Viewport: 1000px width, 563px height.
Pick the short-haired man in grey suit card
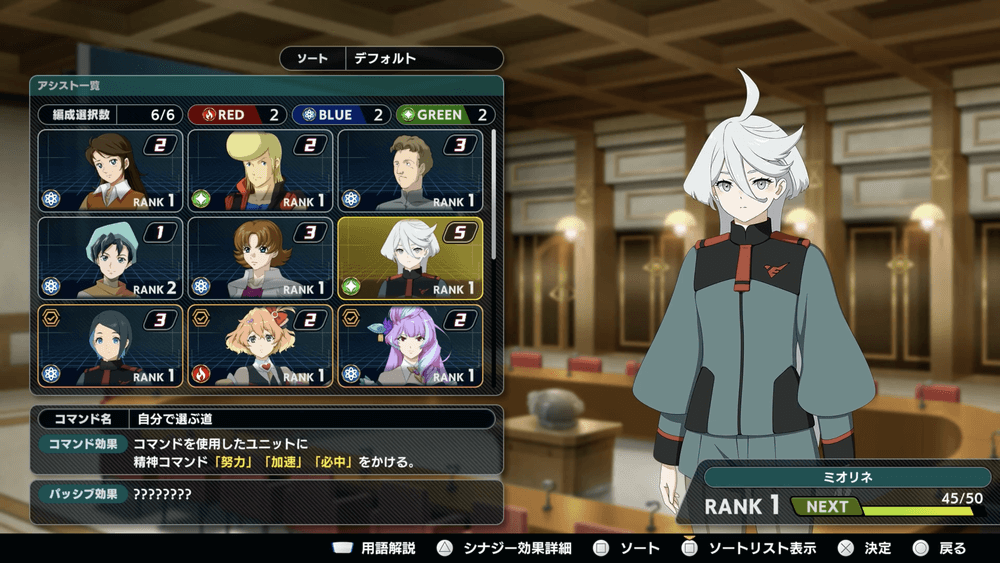410,171
